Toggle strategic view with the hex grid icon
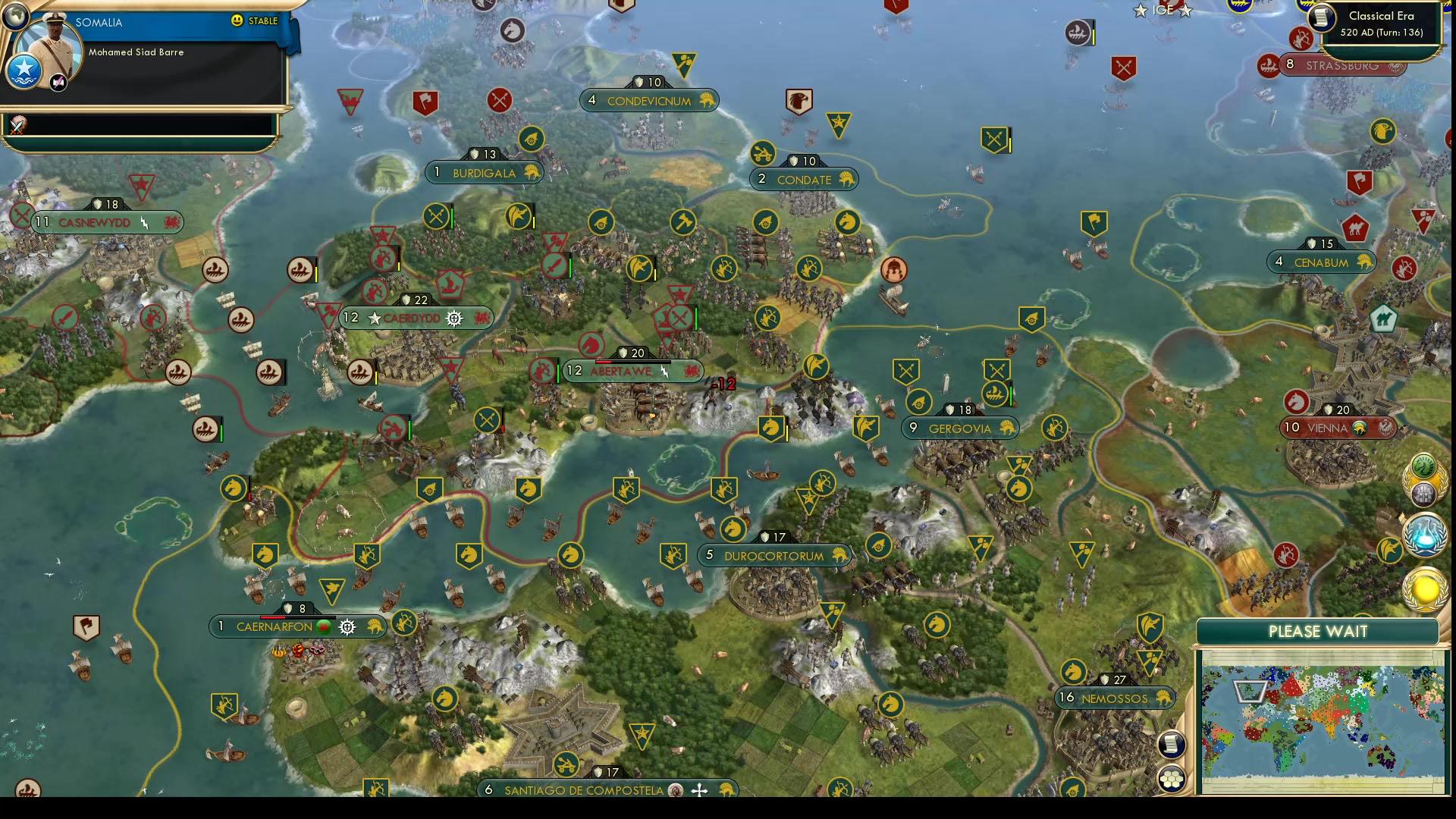This screenshot has height=819, width=1456. (x=1172, y=778)
